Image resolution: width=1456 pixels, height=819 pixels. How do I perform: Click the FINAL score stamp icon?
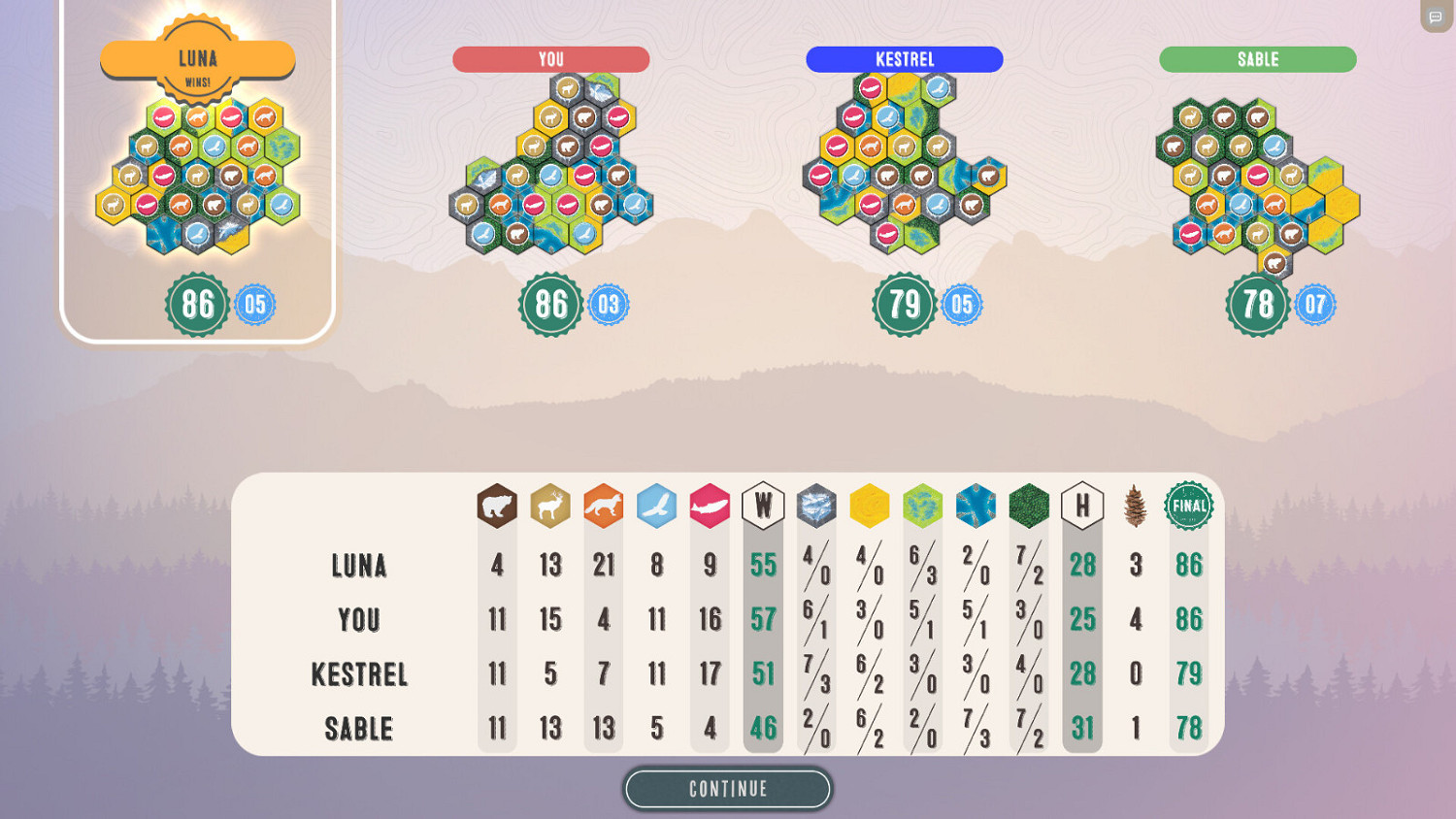click(1188, 505)
